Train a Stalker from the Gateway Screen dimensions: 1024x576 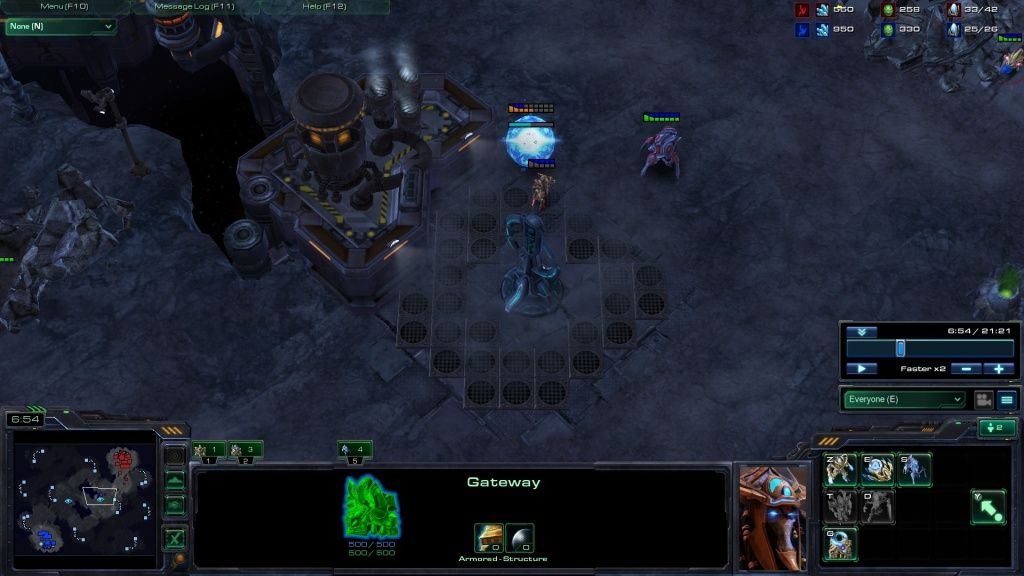pos(914,469)
